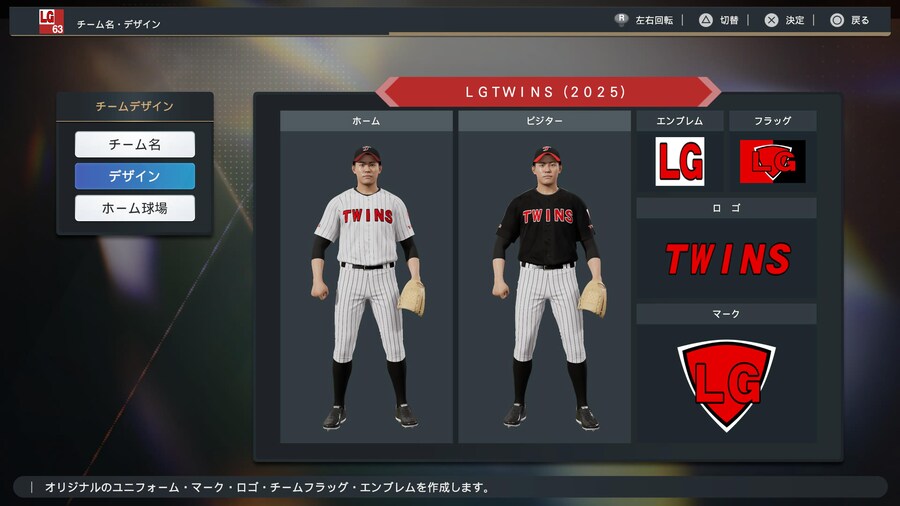Viewport: 900px width, 506px height.
Task: Choose the team flag thumbnail
Action: point(772,161)
